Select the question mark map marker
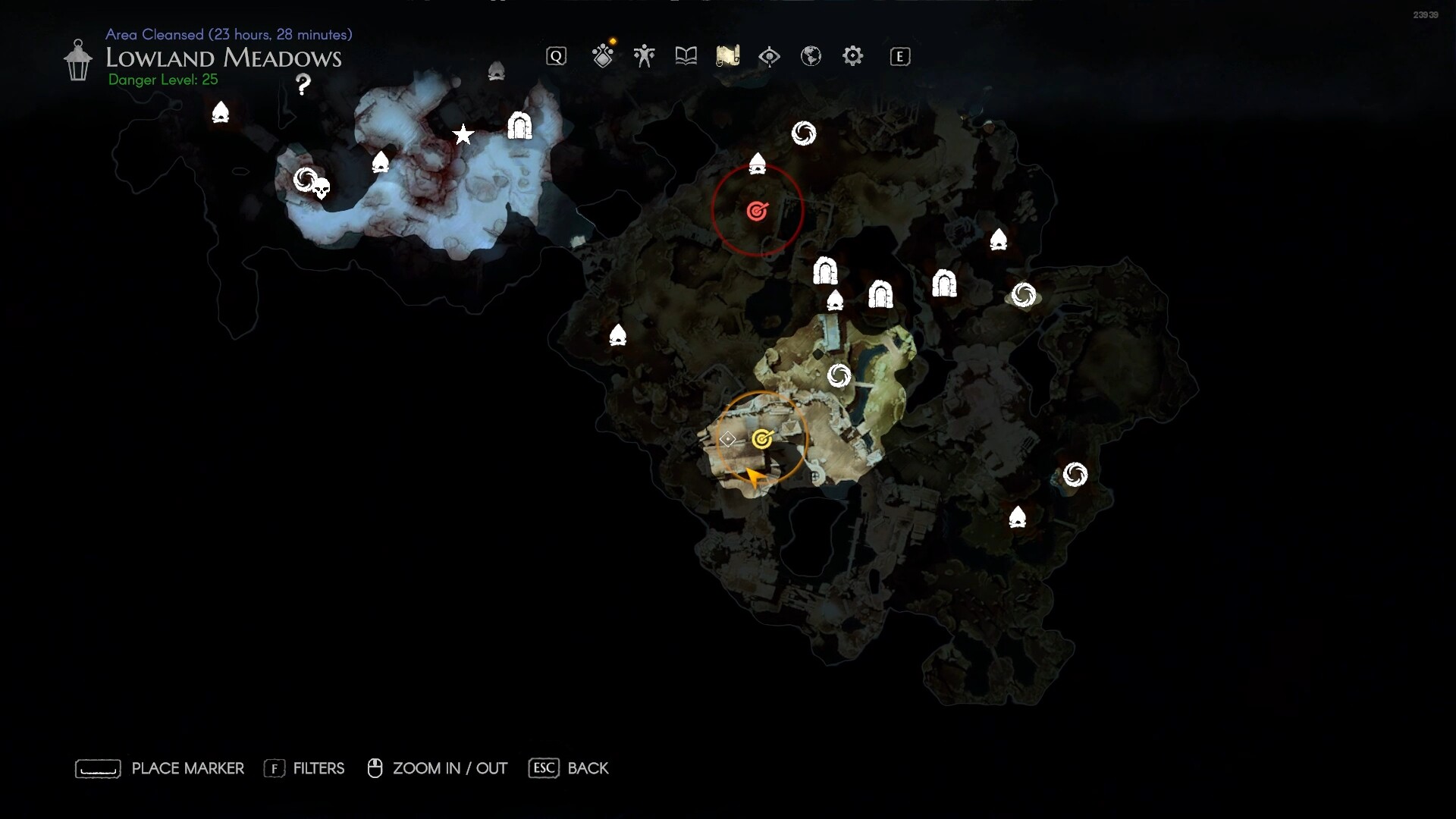Viewport: 1456px width, 819px height. (x=303, y=84)
